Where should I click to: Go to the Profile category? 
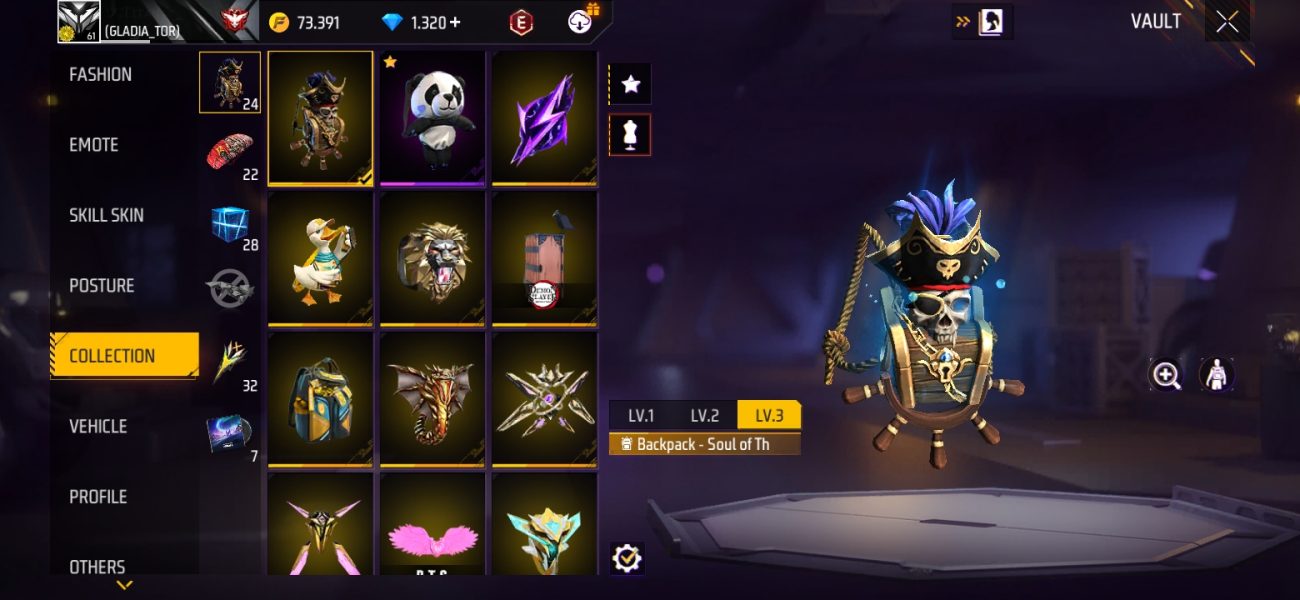[x=98, y=497]
